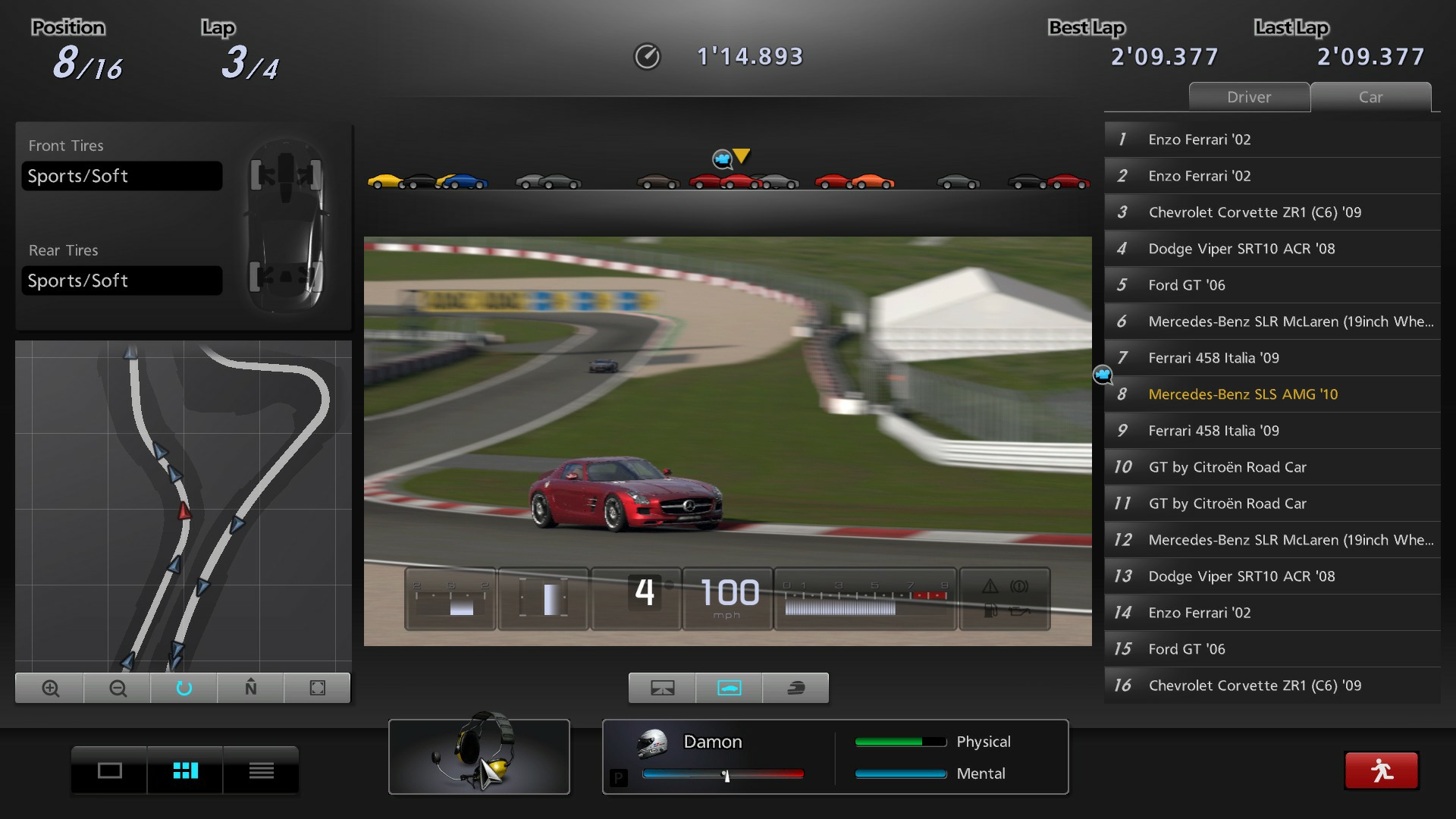Click the map rotation icon below the track map
The width and height of the screenshot is (1456, 819).
[184, 688]
